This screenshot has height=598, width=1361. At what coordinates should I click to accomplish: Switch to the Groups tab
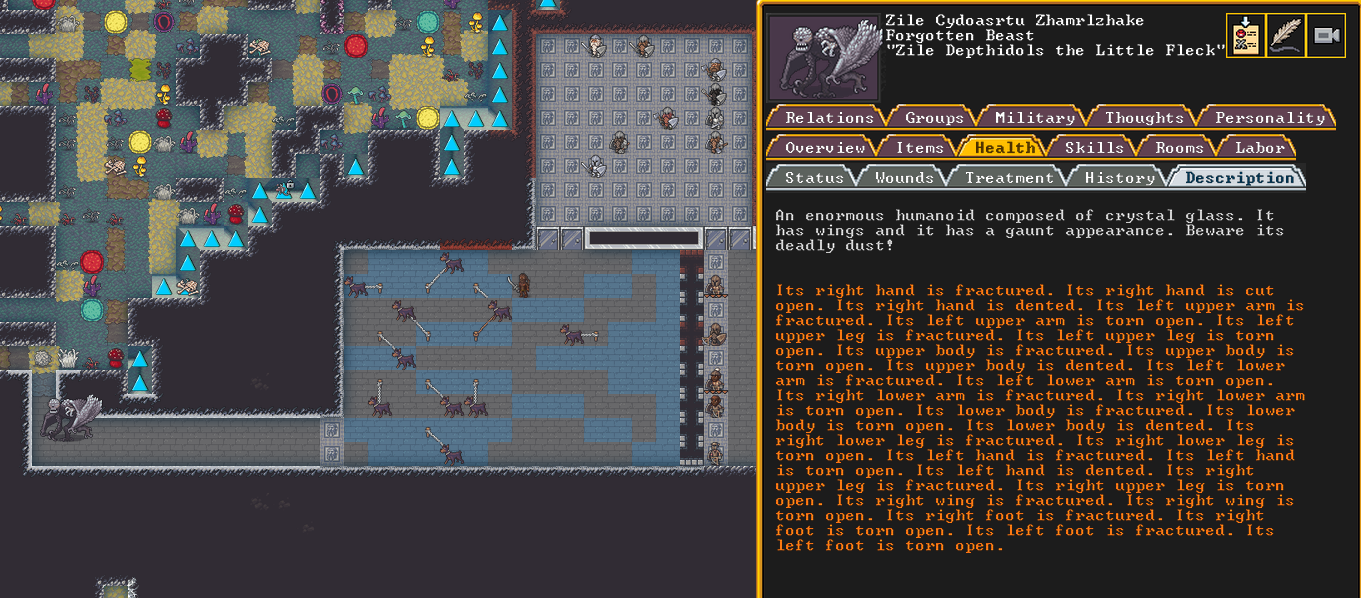point(934,118)
